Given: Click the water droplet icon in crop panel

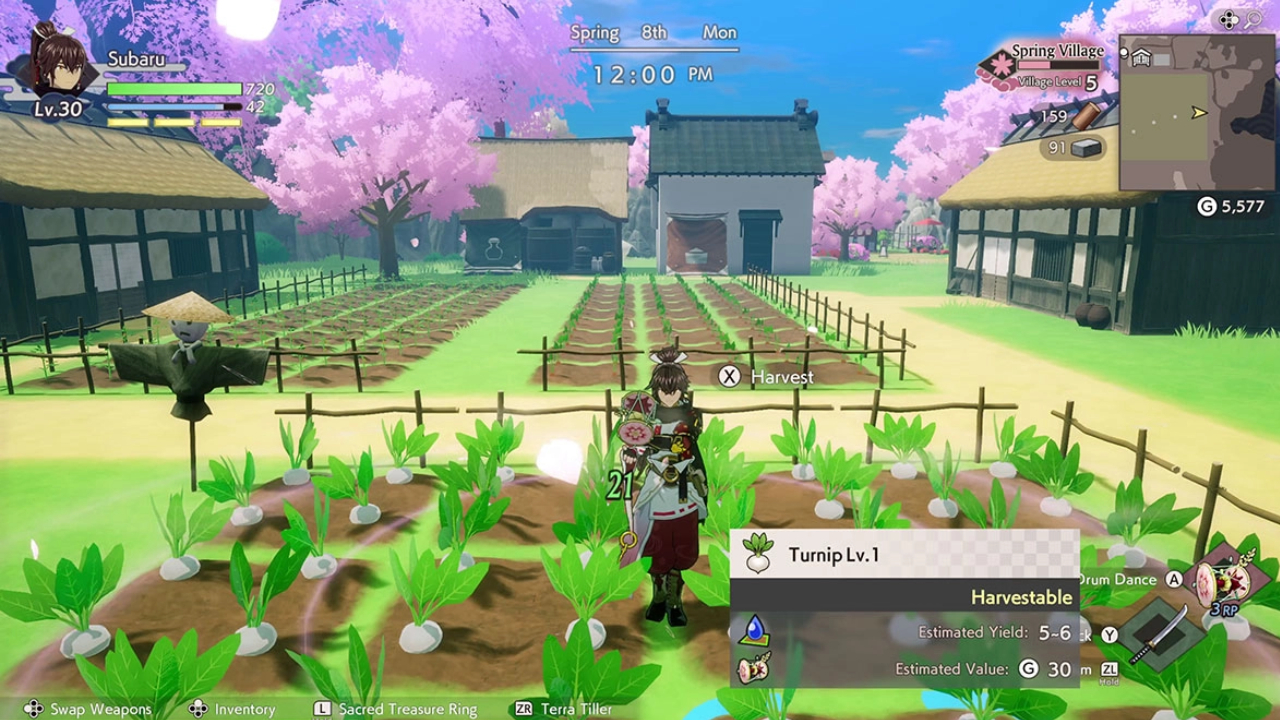Looking at the screenshot, I should pos(754,630).
